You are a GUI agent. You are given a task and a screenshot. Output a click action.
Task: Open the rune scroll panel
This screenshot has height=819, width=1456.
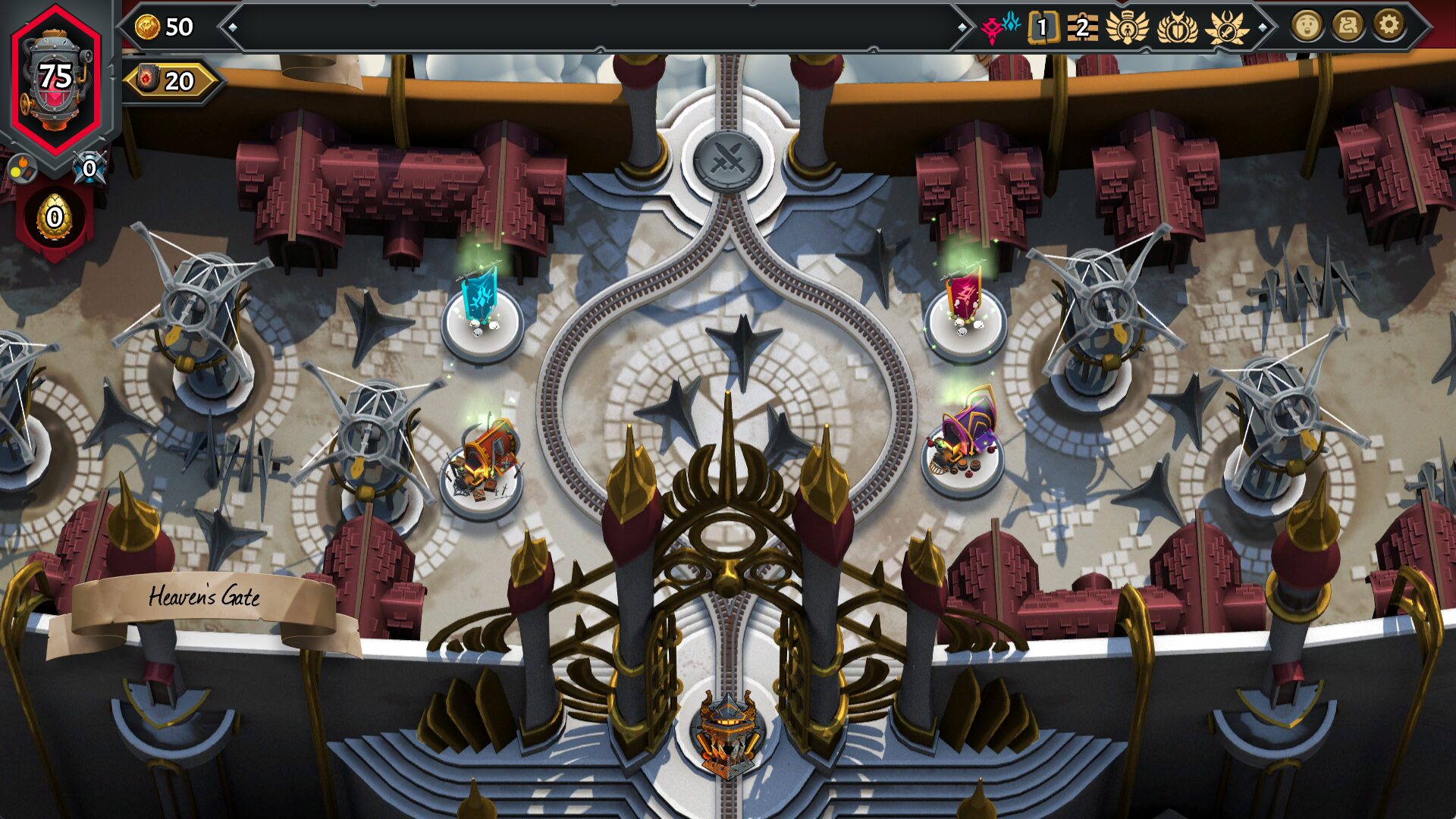[x=1347, y=26]
